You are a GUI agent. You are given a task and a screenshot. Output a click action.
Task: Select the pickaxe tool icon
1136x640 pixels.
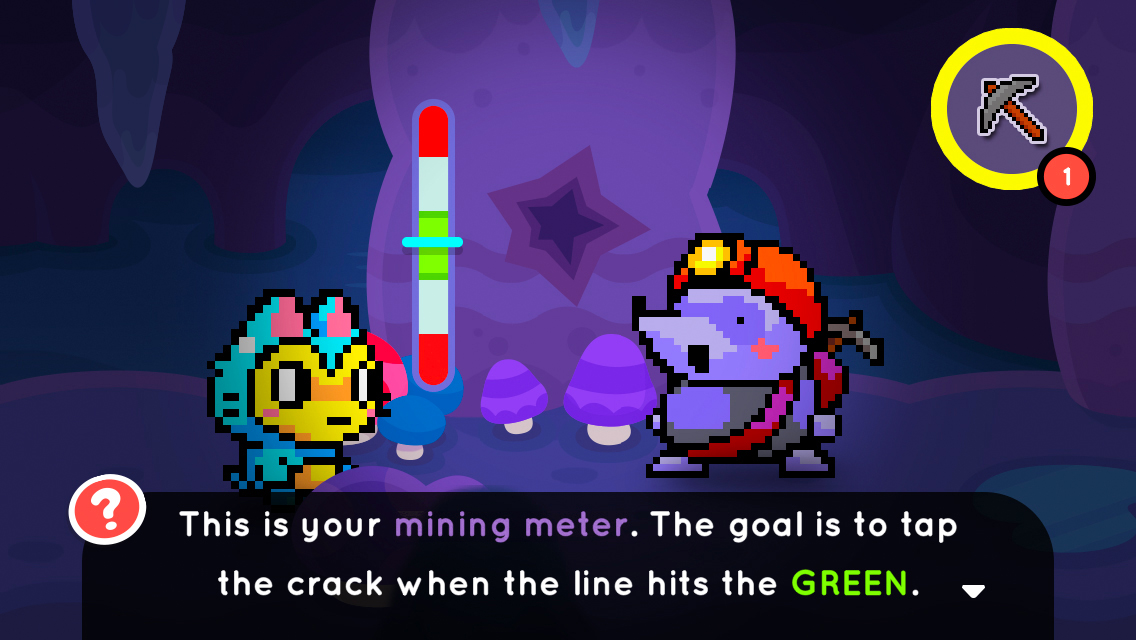1011,108
